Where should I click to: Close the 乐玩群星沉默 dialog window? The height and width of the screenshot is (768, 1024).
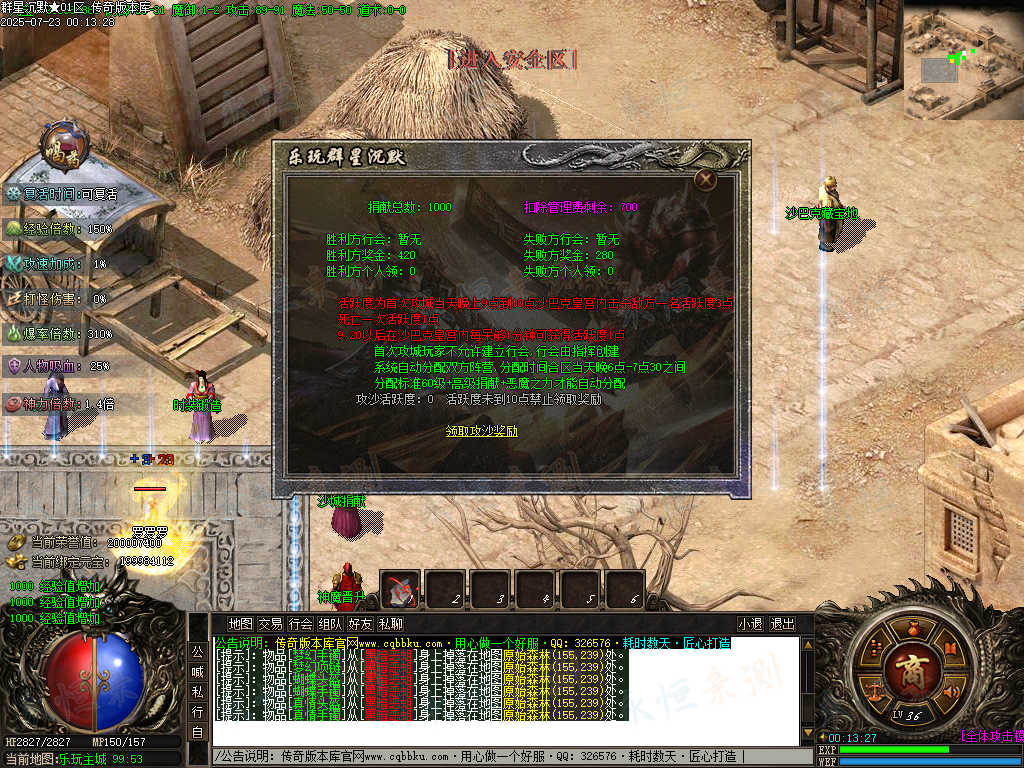point(706,179)
